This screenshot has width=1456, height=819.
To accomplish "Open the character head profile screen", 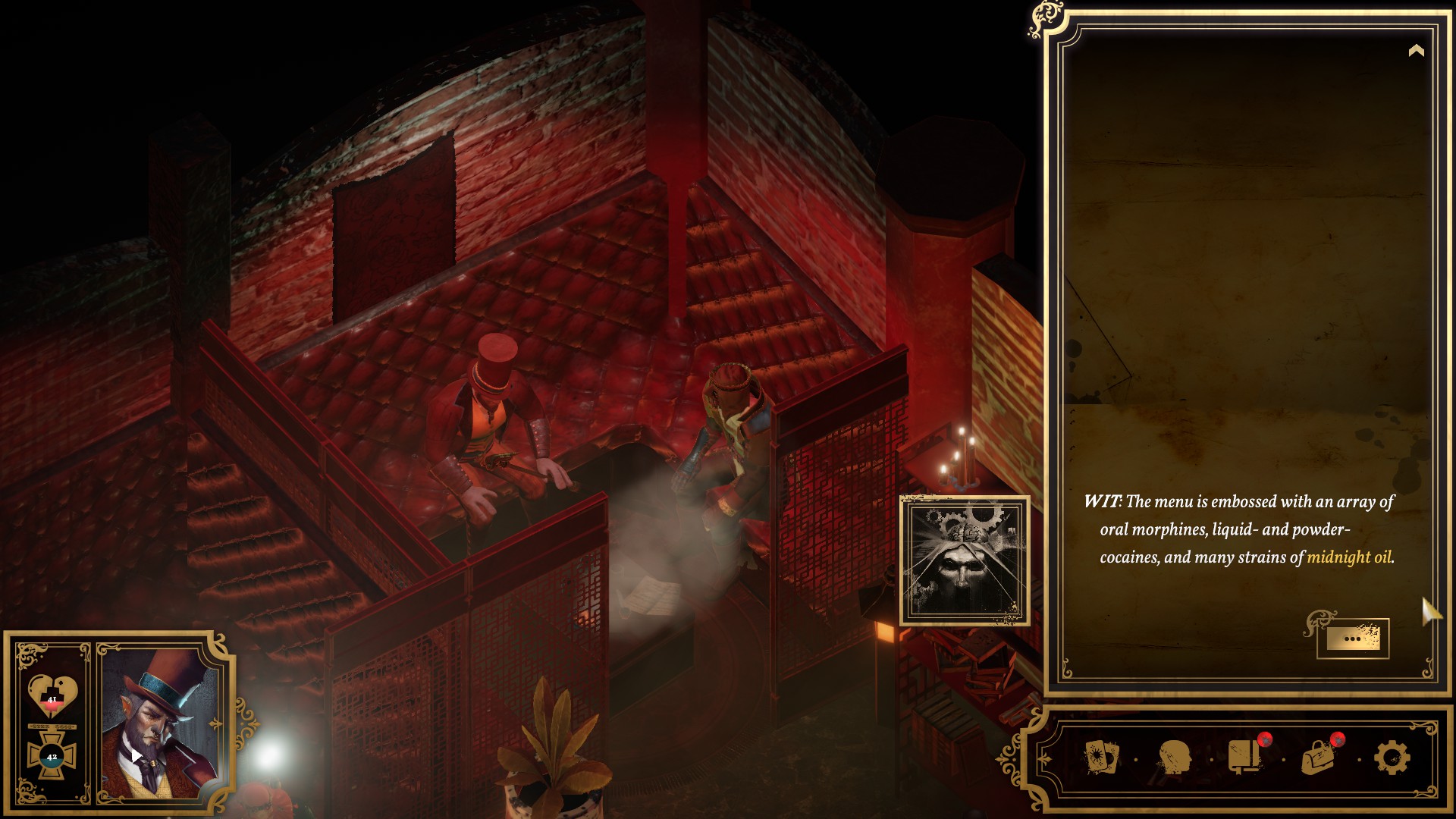I will (1174, 758).
